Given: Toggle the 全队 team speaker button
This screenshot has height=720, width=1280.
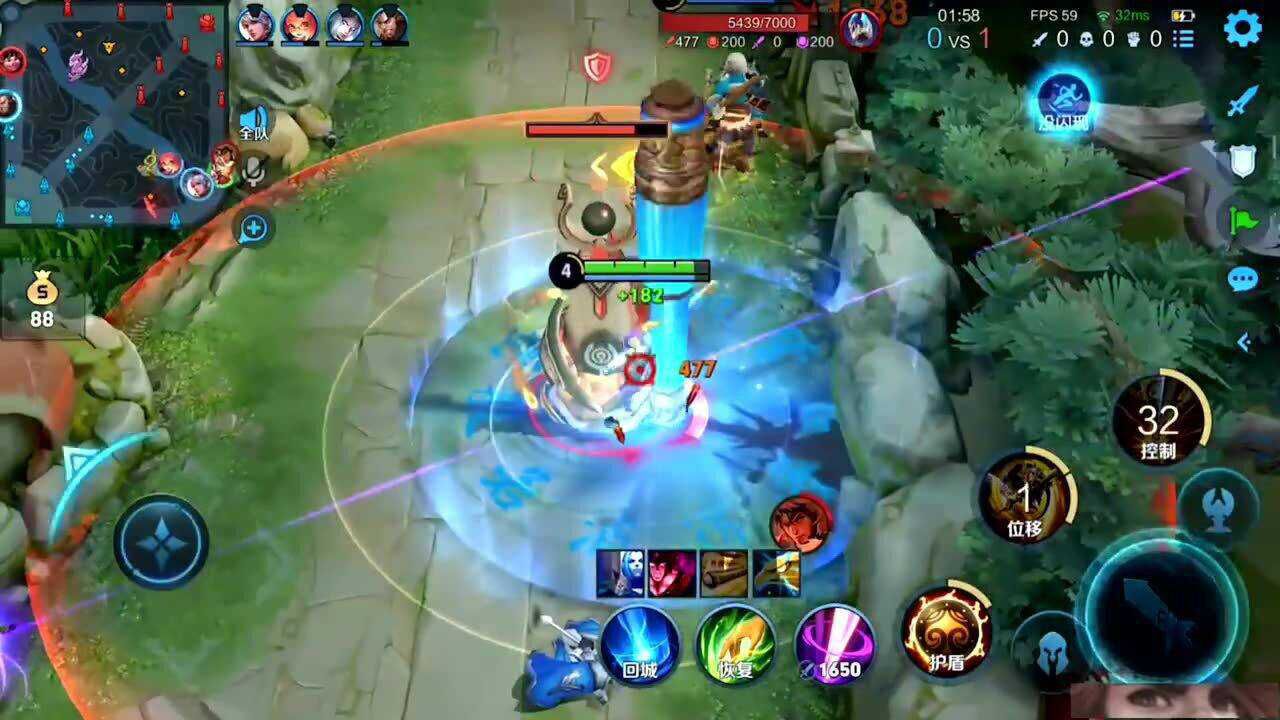Looking at the screenshot, I should click(254, 124).
